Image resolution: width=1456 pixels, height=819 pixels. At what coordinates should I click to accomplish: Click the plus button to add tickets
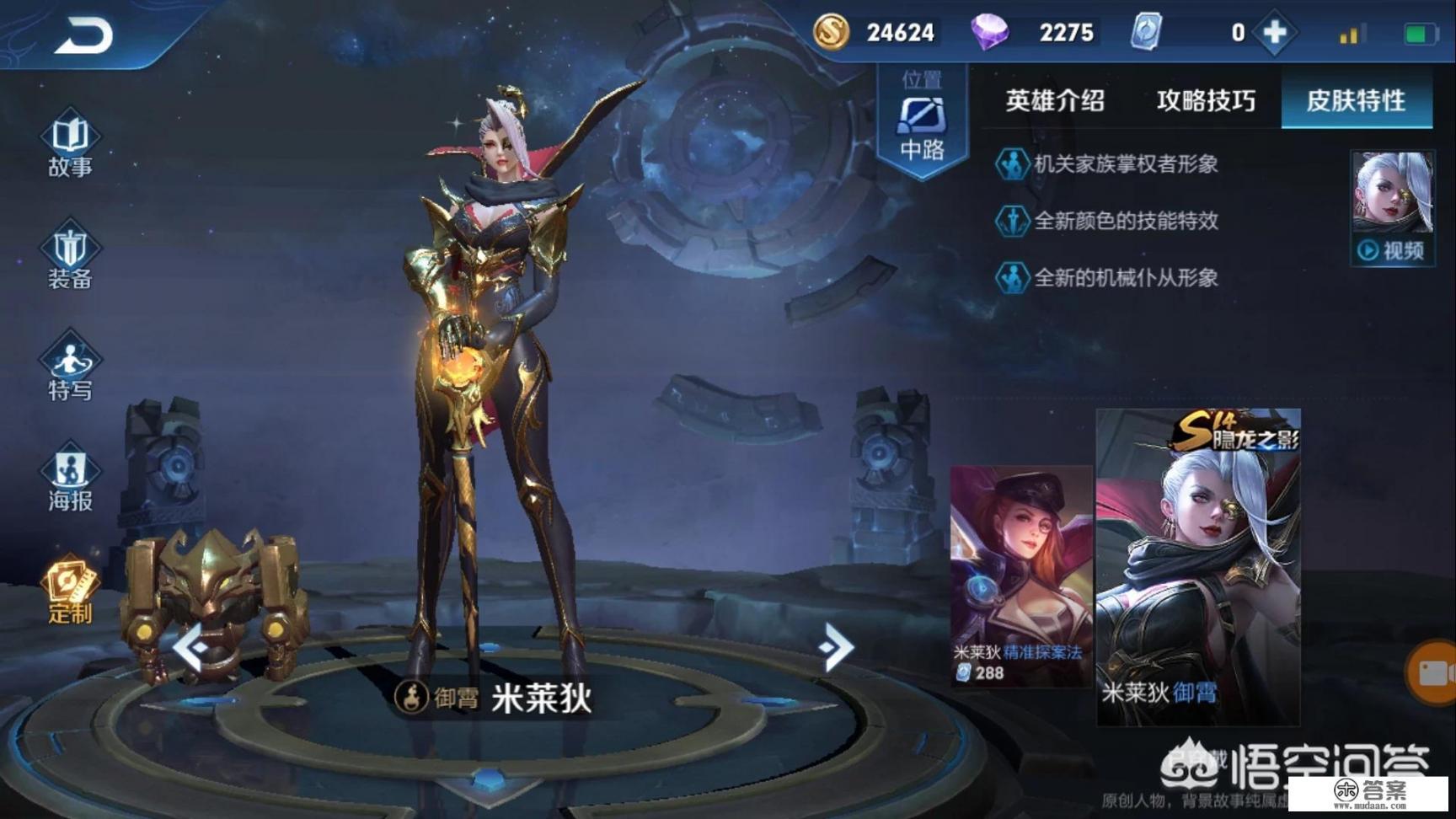(1274, 32)
